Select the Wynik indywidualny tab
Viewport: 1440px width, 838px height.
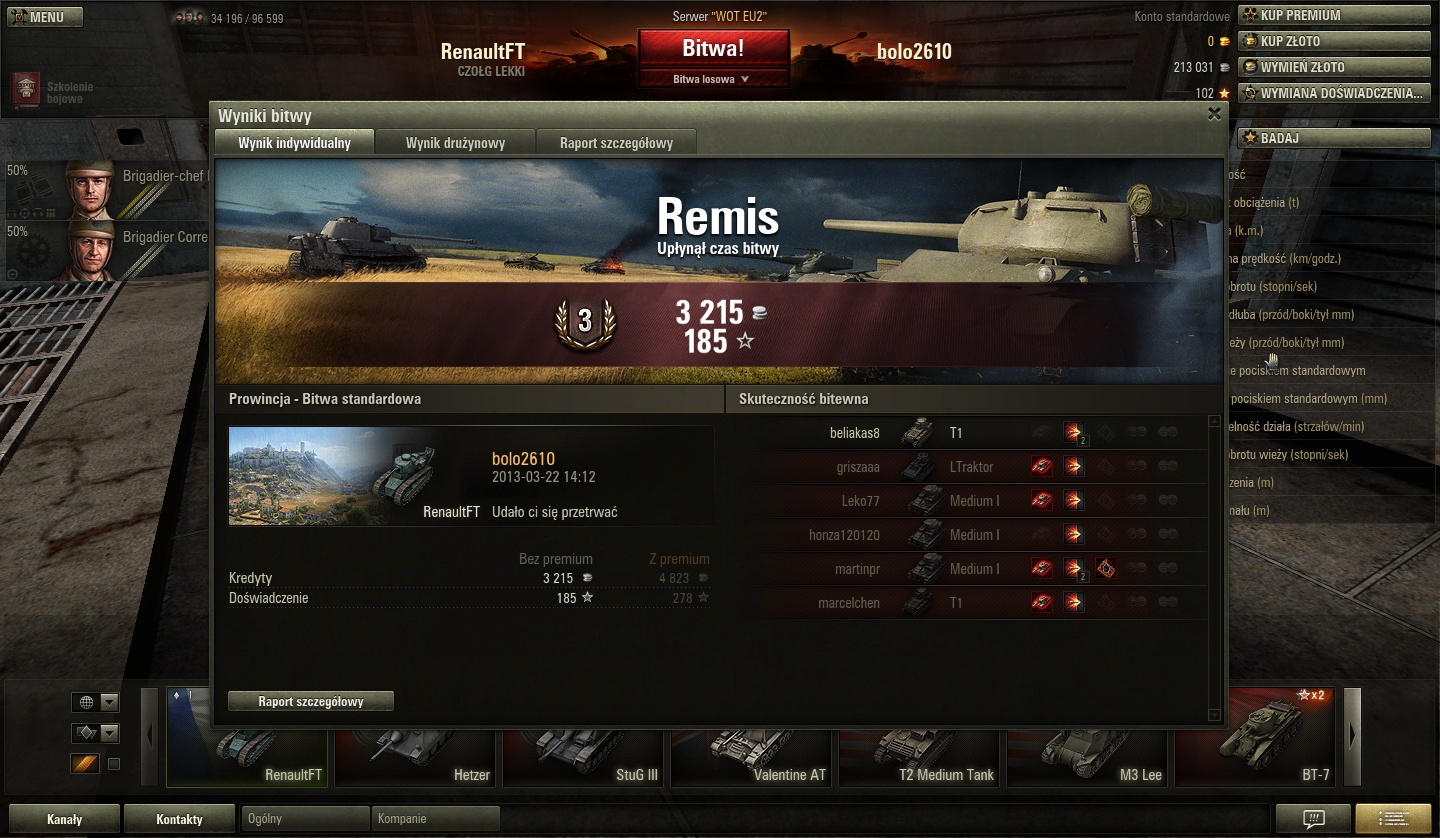[x=294, y=143]
